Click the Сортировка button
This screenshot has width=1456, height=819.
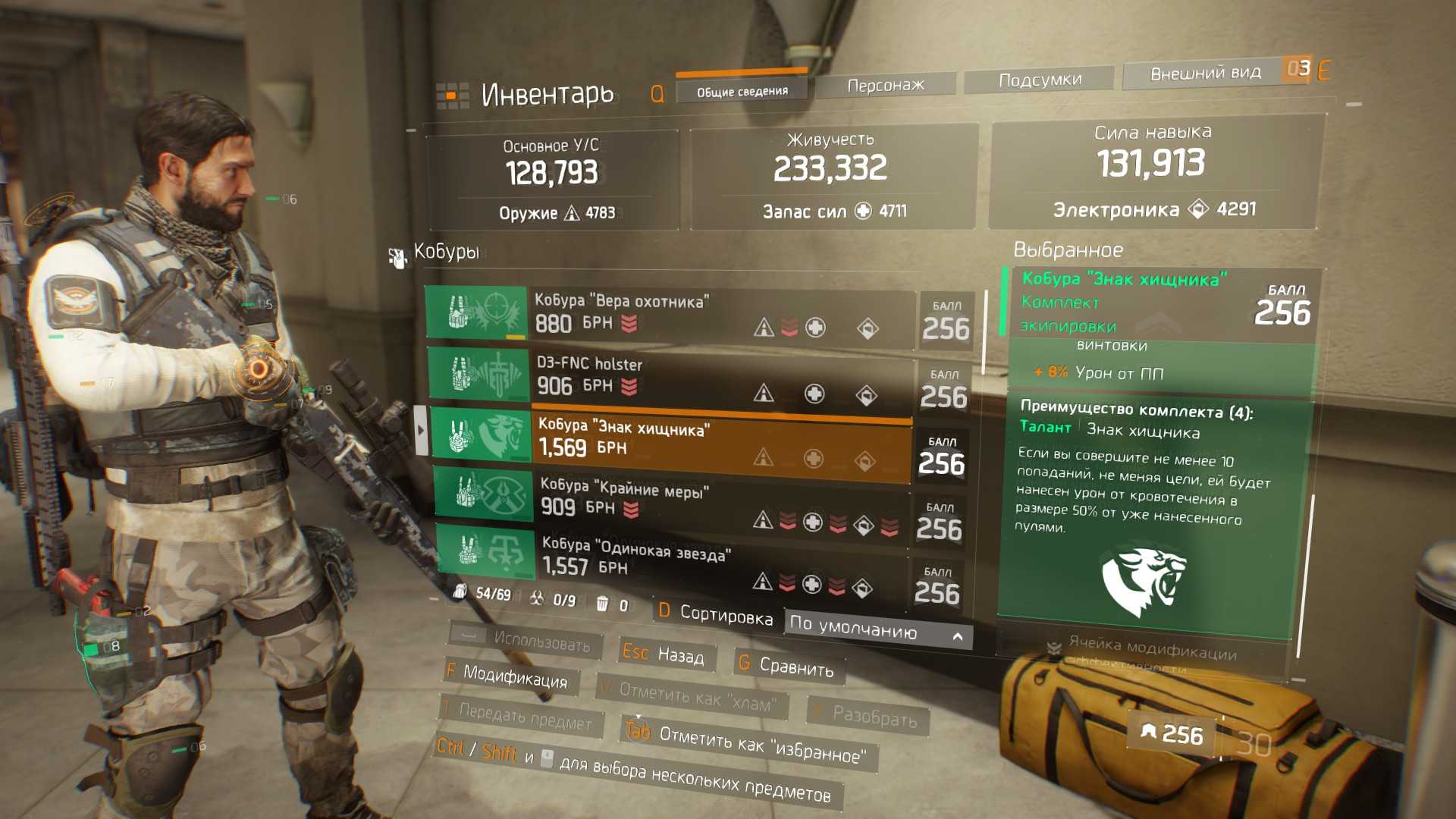coord(715,614)
